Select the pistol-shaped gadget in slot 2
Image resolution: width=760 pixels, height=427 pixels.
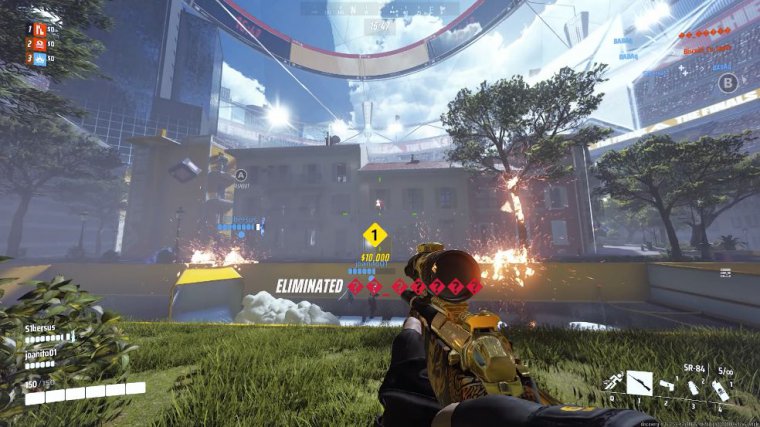(666, 386)
